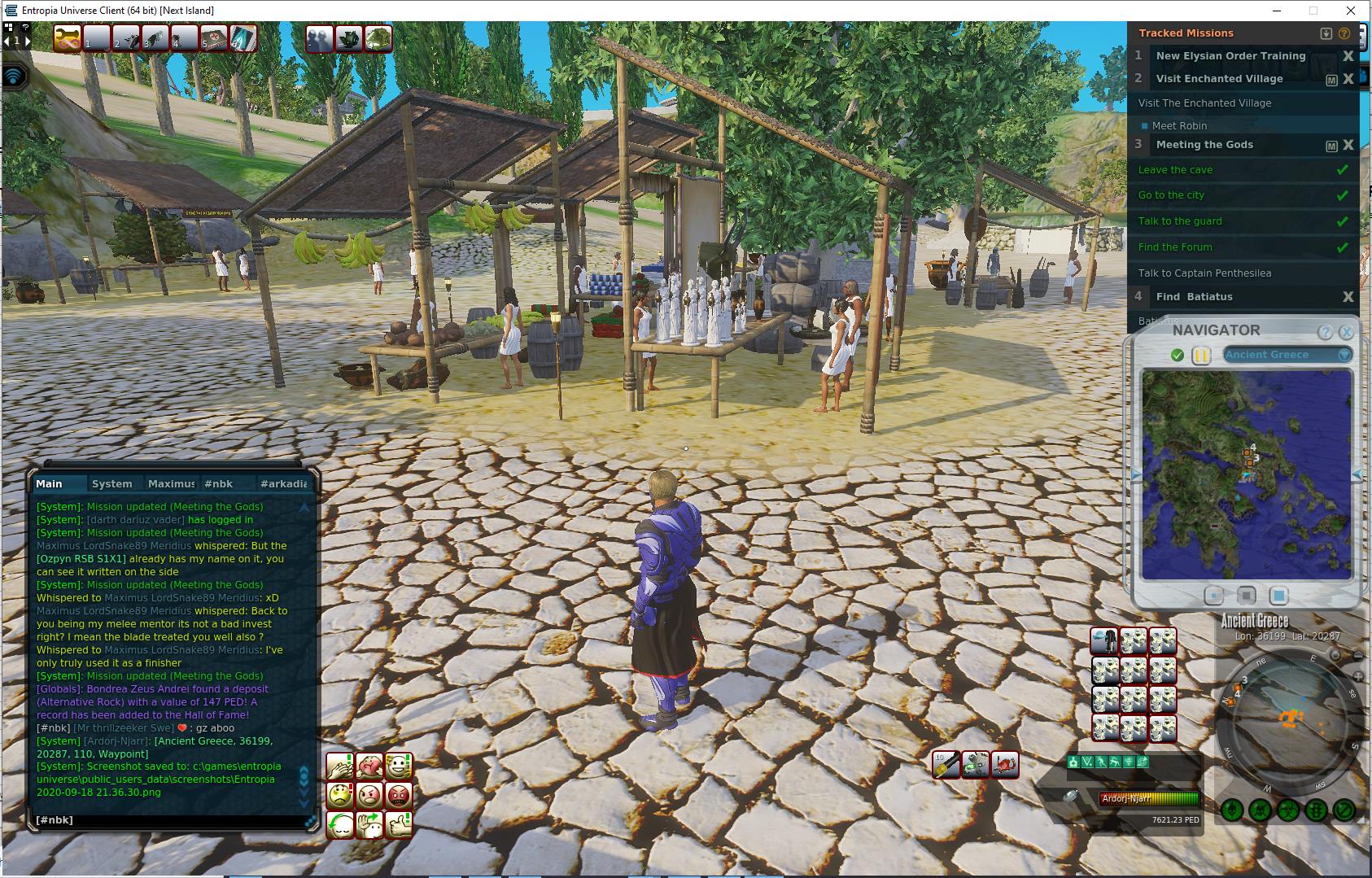Open the Navigator help button
Viewport: 1372px width, 878px height.
tap(1325, 332)
